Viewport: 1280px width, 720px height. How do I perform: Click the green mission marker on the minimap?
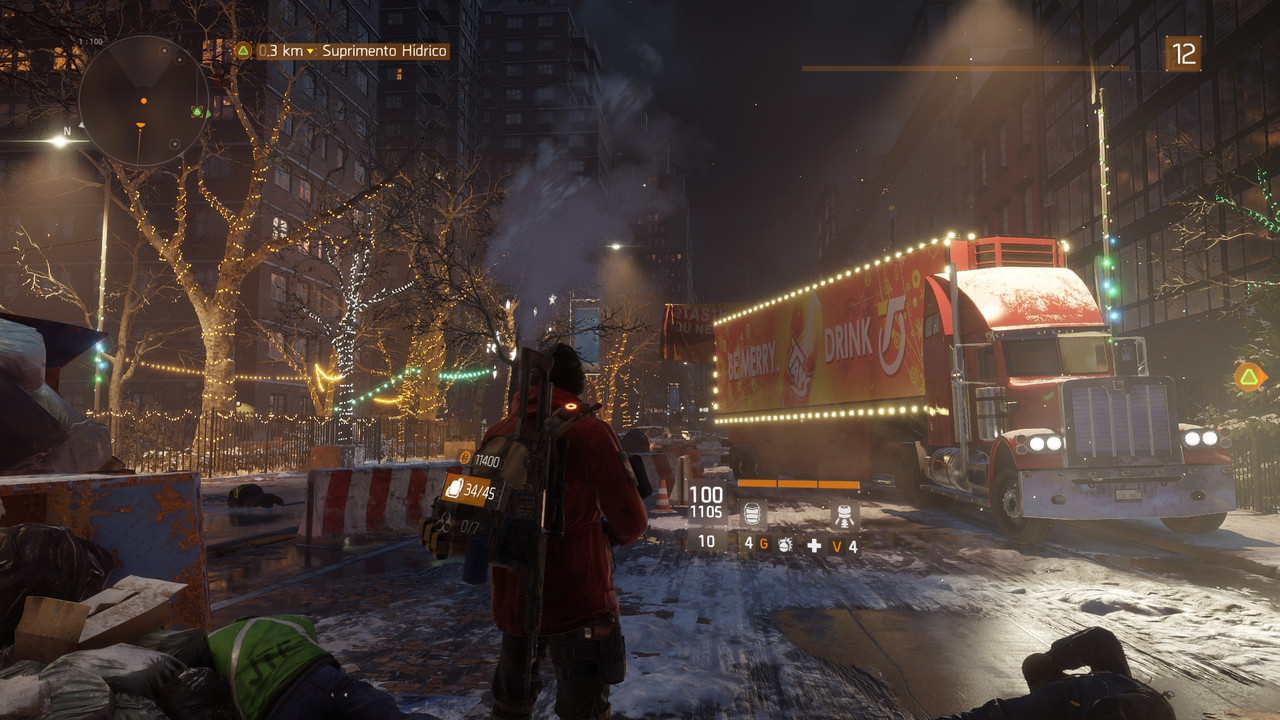[198, 112]
